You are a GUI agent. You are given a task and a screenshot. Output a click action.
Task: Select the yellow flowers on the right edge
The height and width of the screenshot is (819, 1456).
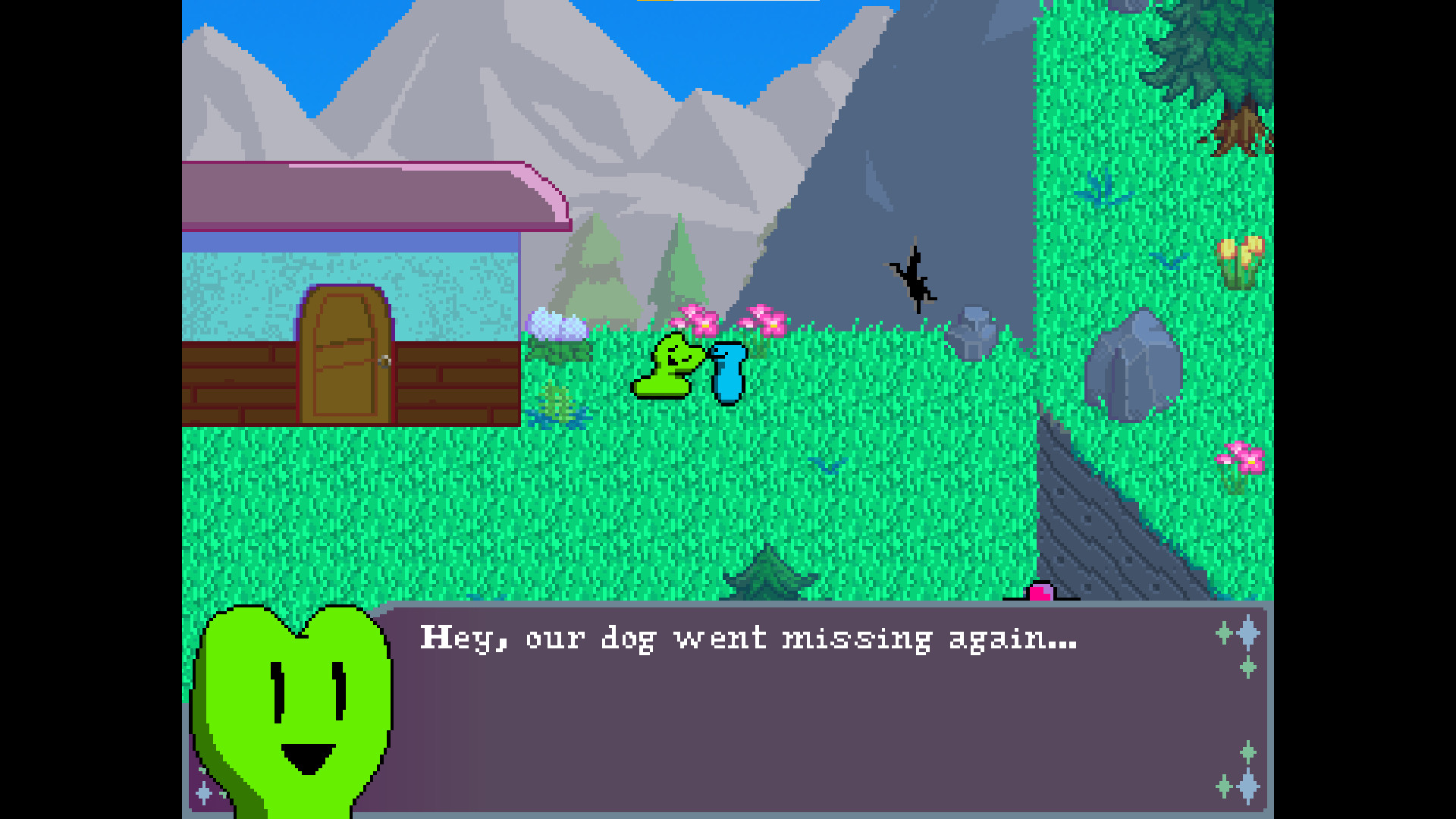(1241, 250)
